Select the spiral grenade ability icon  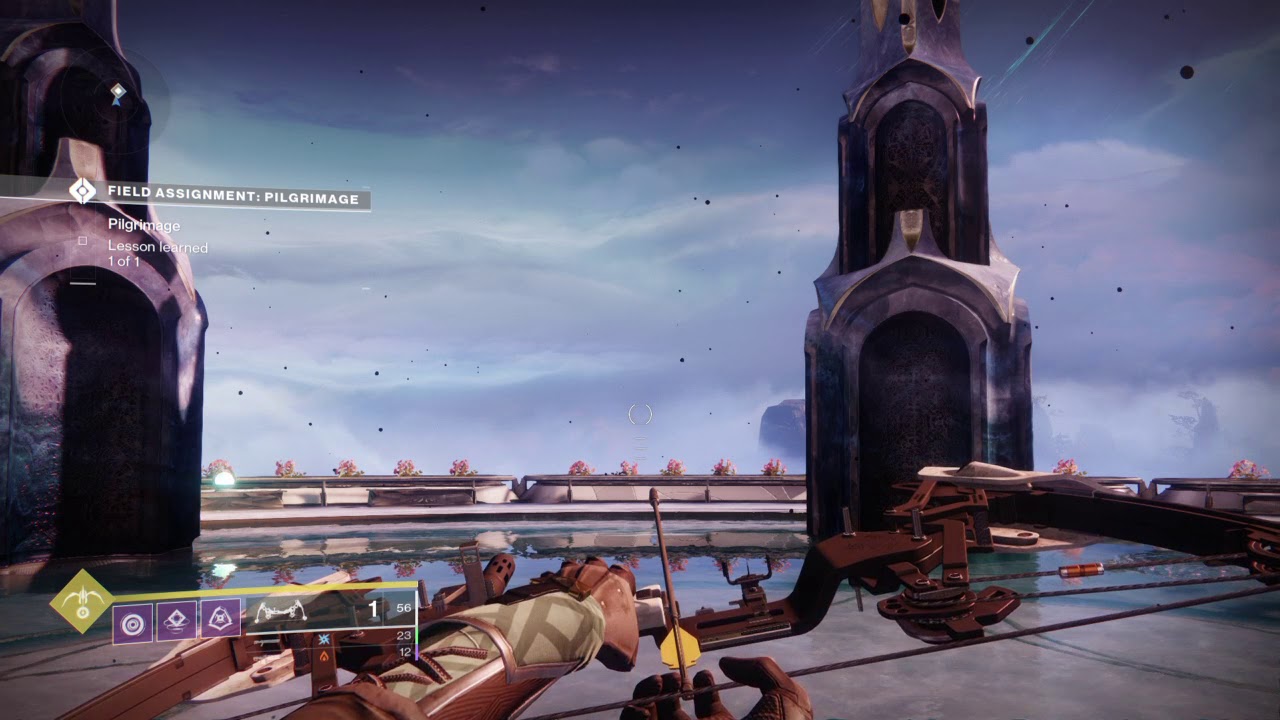[132, 619]
